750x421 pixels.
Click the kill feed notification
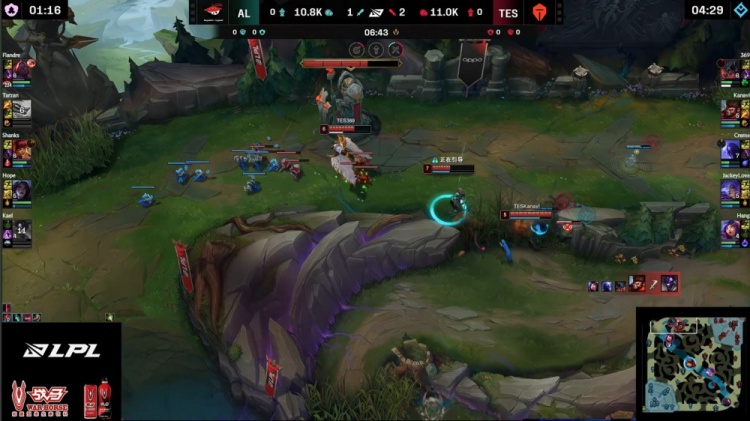tap(634, 284)
